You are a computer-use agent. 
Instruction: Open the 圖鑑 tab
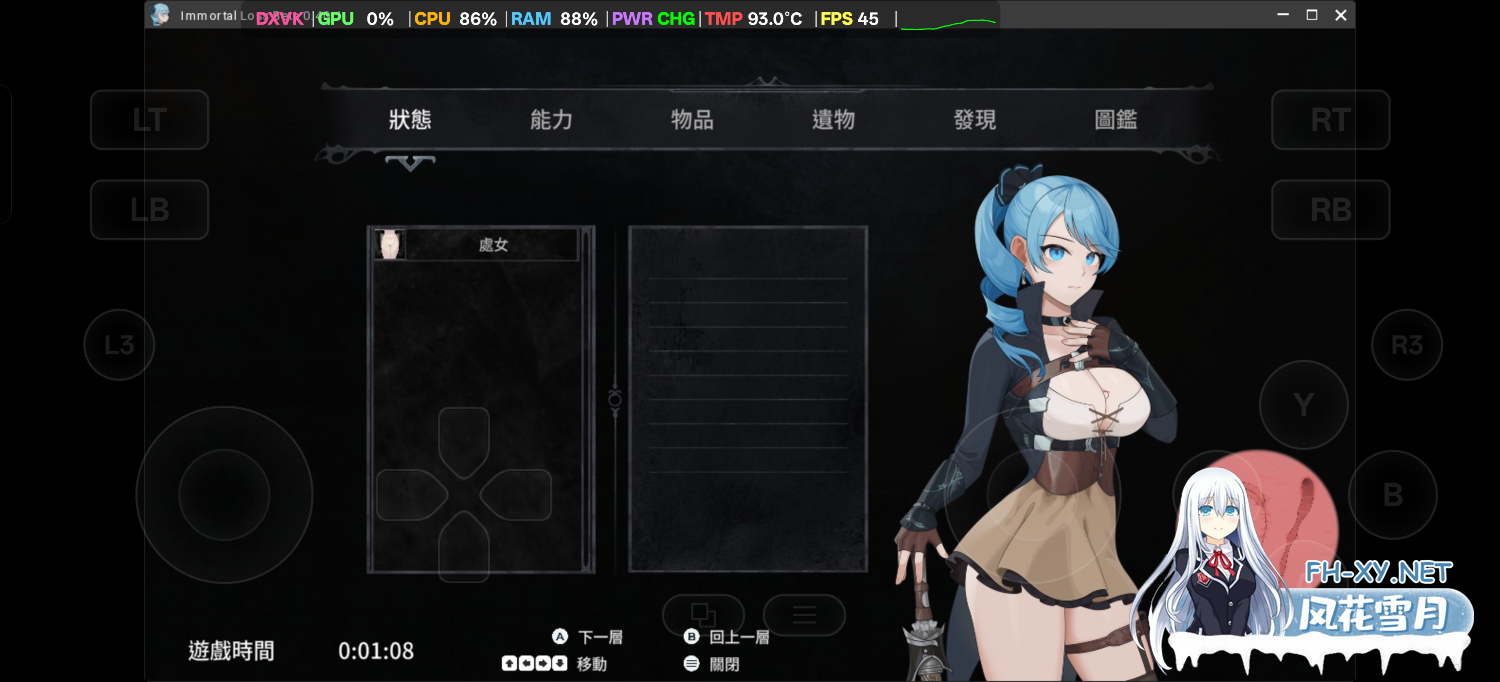pos(1116,120)
